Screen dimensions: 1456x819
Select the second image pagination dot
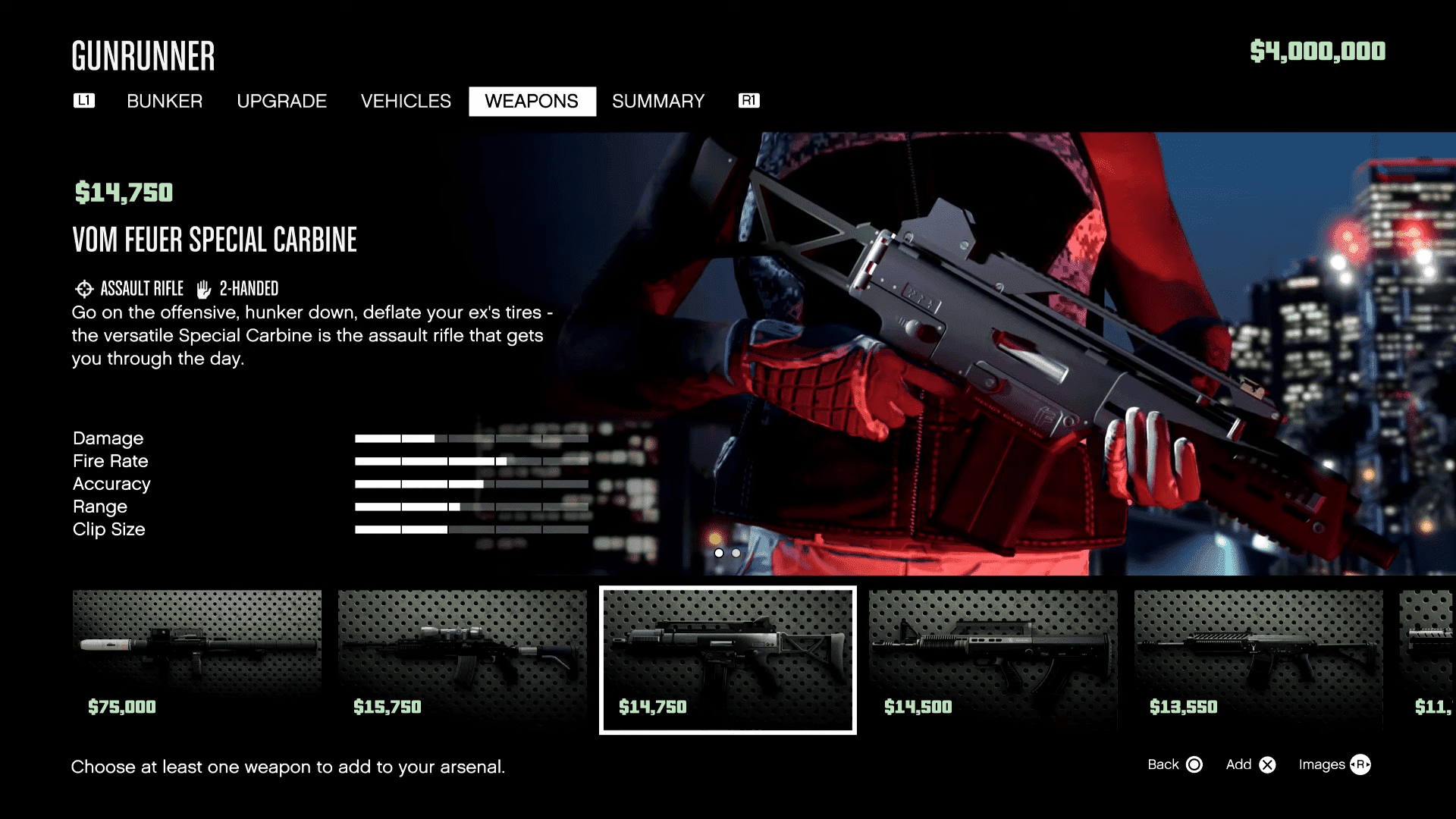click(736, 553)
